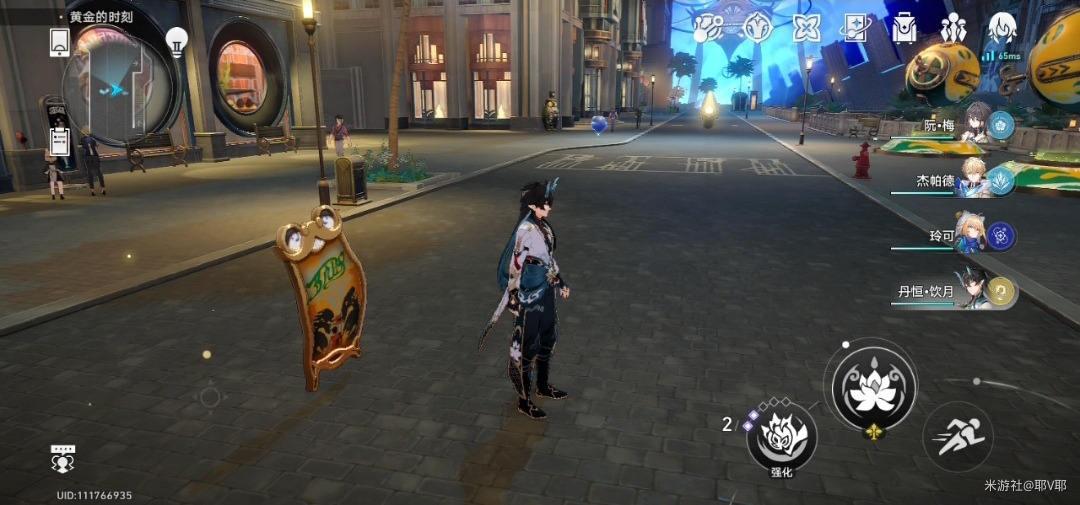The image size is (1080, 505).
Task: Switch to party member 杰帕德
Action: (975, 180)
